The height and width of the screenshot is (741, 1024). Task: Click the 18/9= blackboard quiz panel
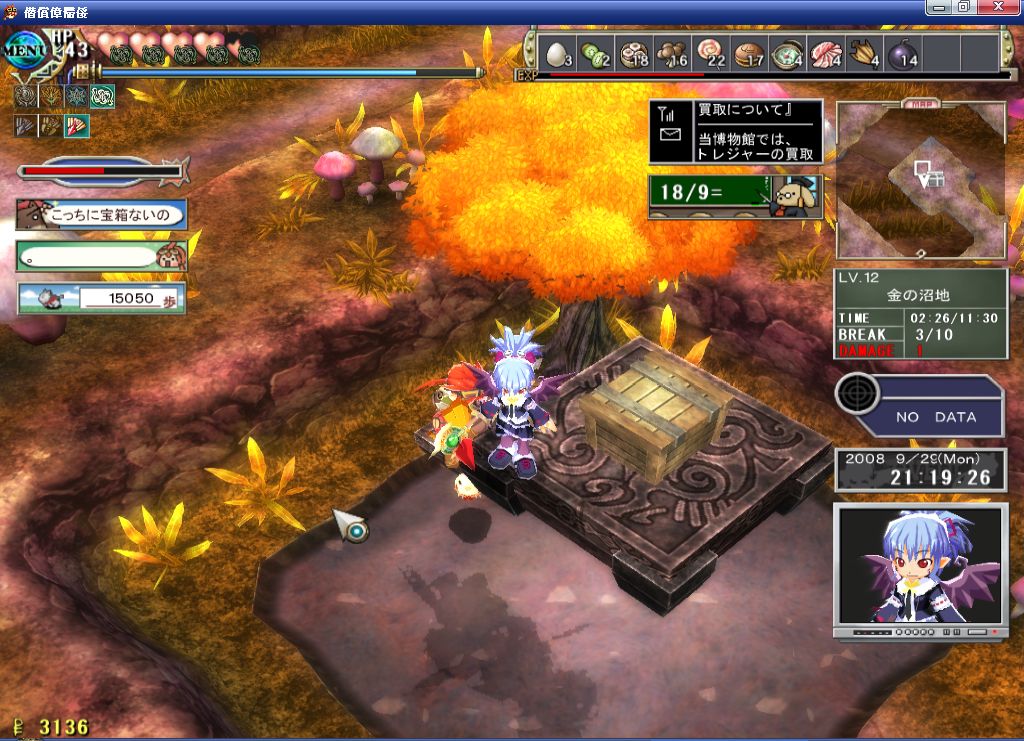735,196
